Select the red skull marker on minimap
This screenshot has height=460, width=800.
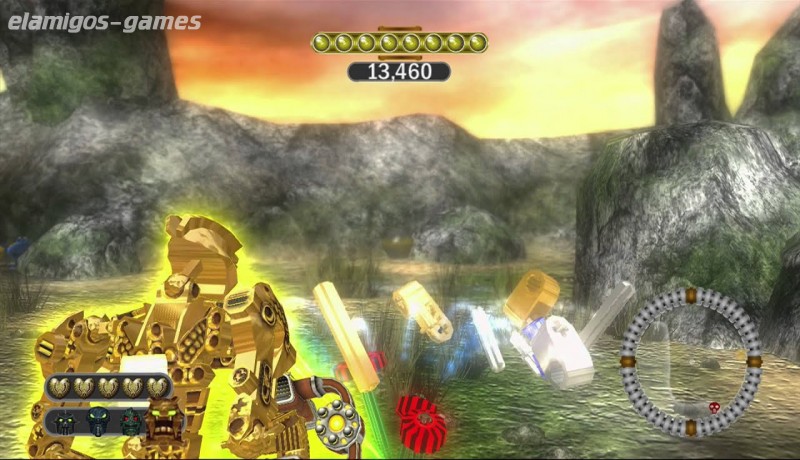click(714, 407)
